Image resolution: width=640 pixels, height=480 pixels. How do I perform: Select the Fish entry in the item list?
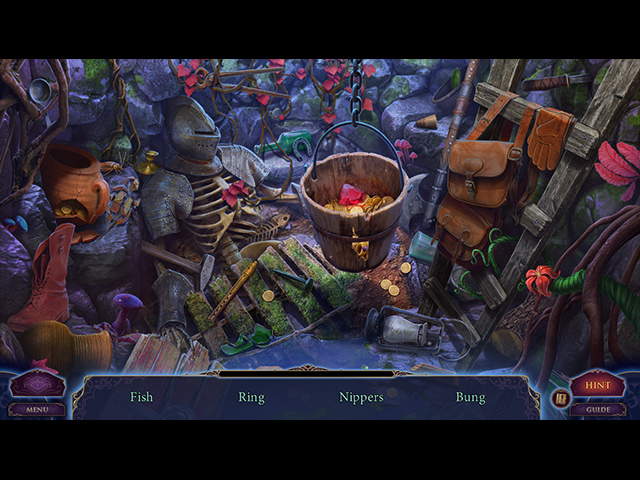[142, 397]
